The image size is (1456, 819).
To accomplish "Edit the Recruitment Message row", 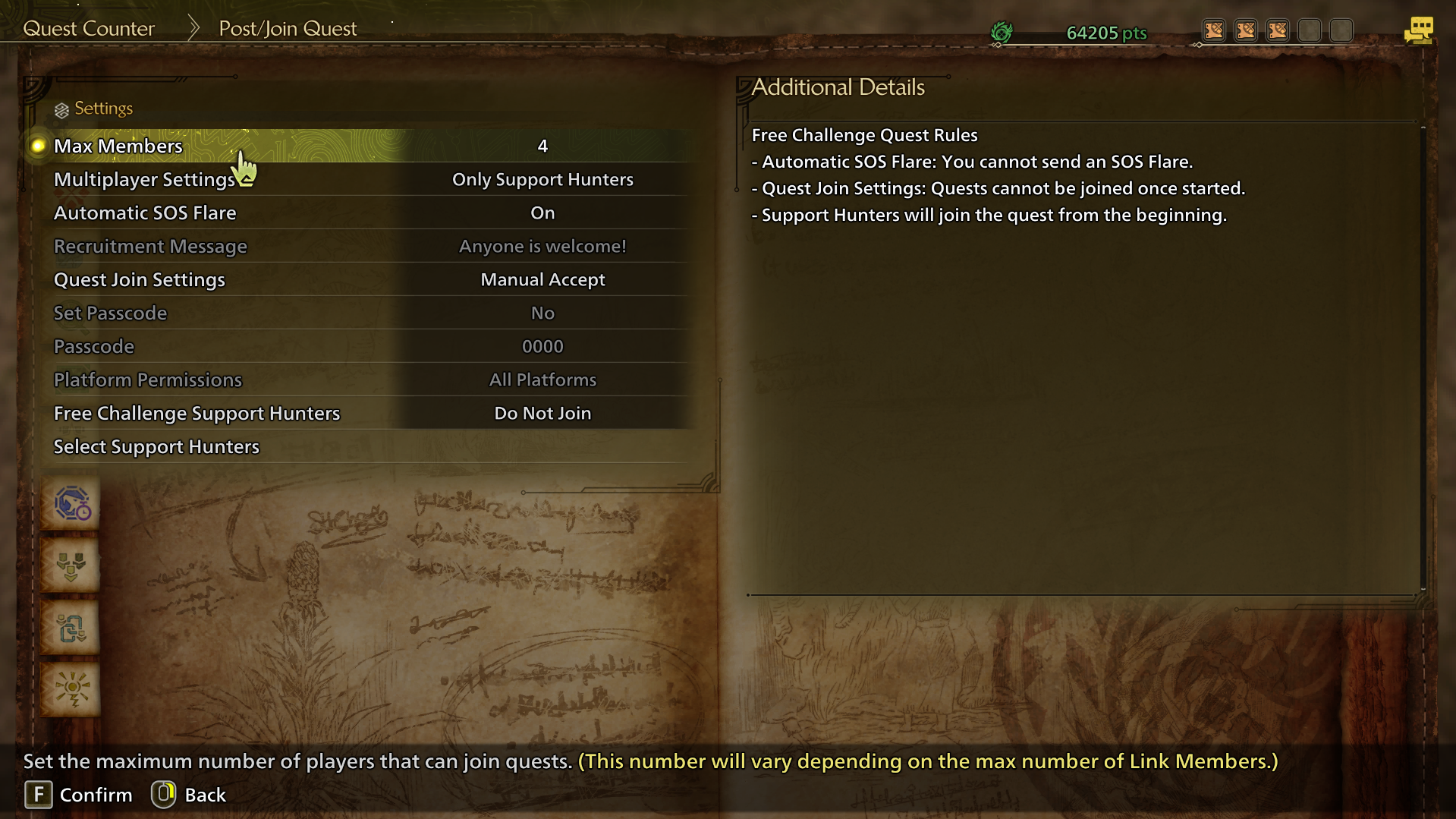I will click(x=364, y=247).
